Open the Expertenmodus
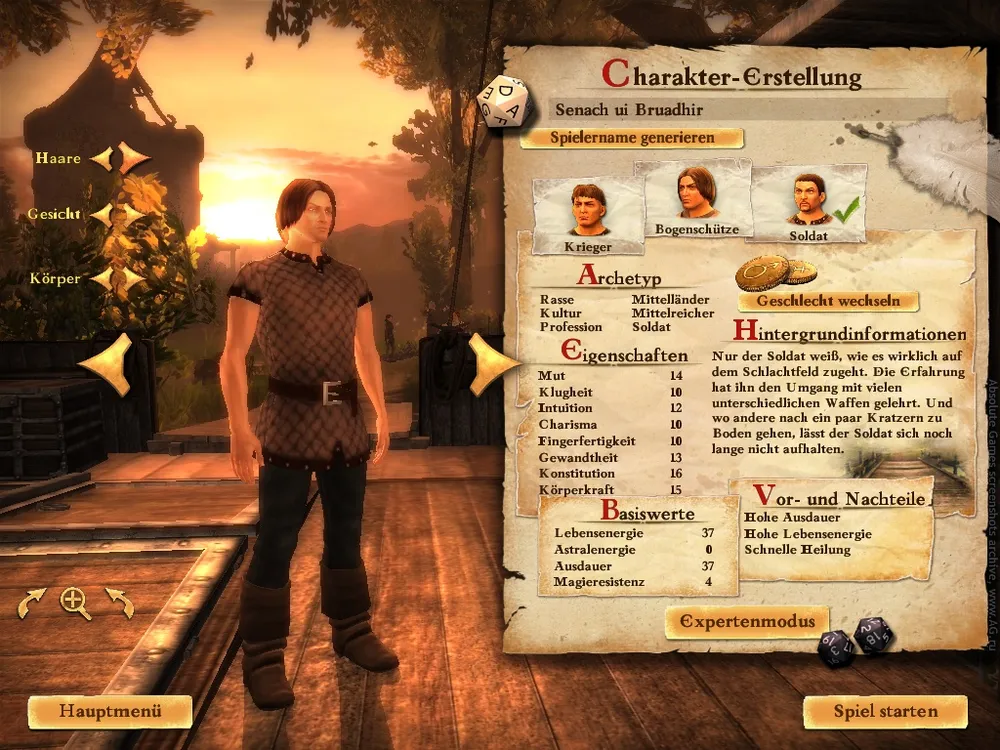Image resolution: width=1000 pixels, height=750 pixels. point(747,621)
